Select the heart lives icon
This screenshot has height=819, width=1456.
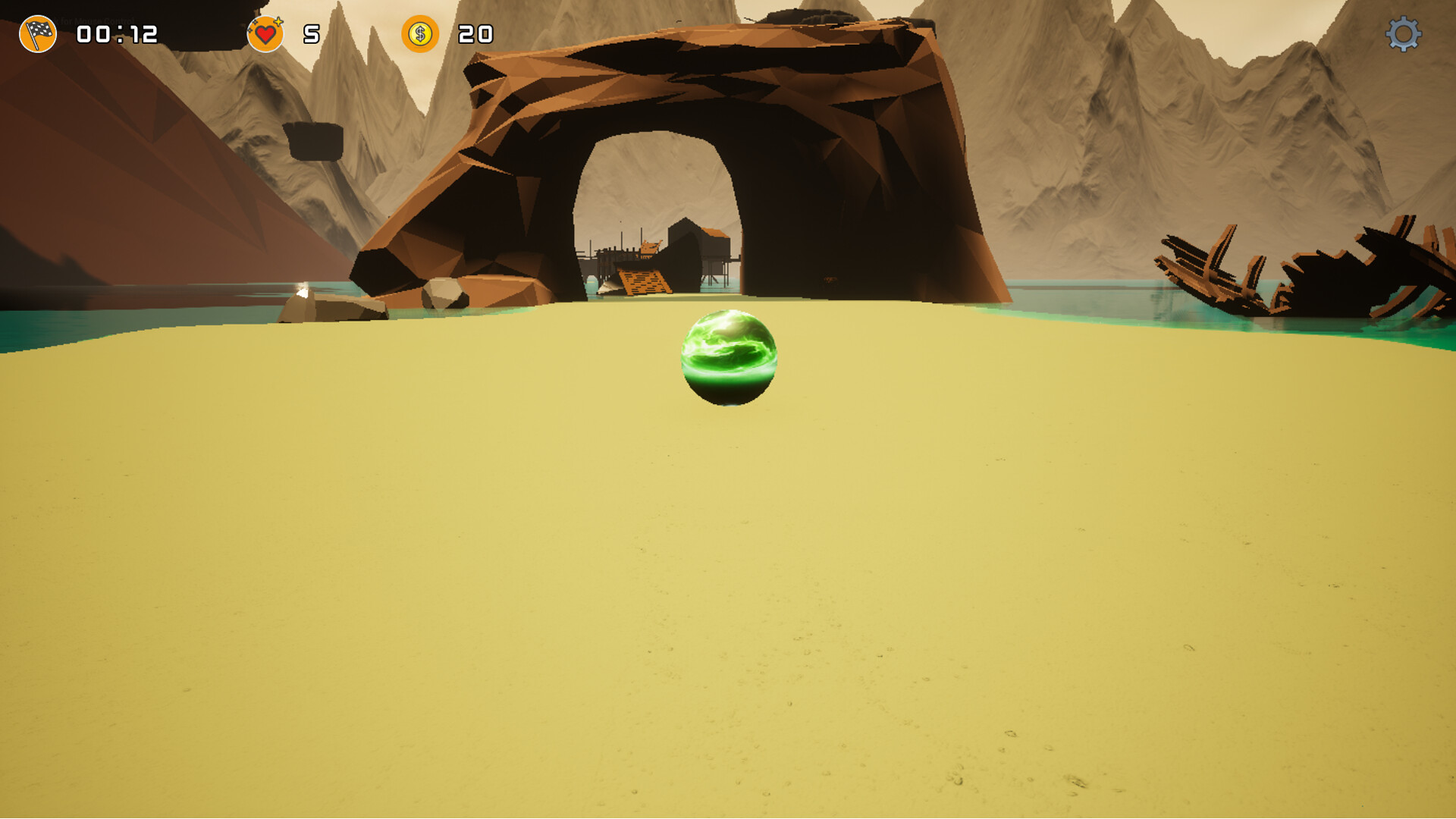pos(265,34)
